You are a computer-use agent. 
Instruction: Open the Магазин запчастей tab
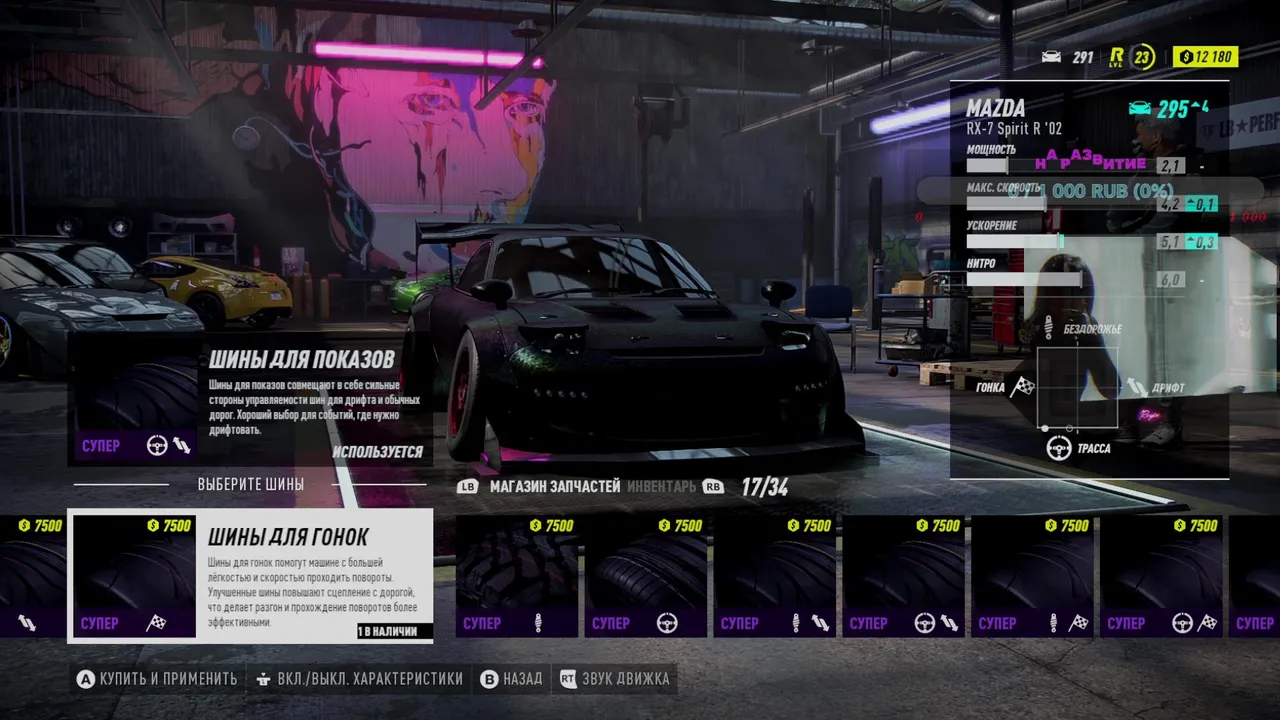pos(555,487)
